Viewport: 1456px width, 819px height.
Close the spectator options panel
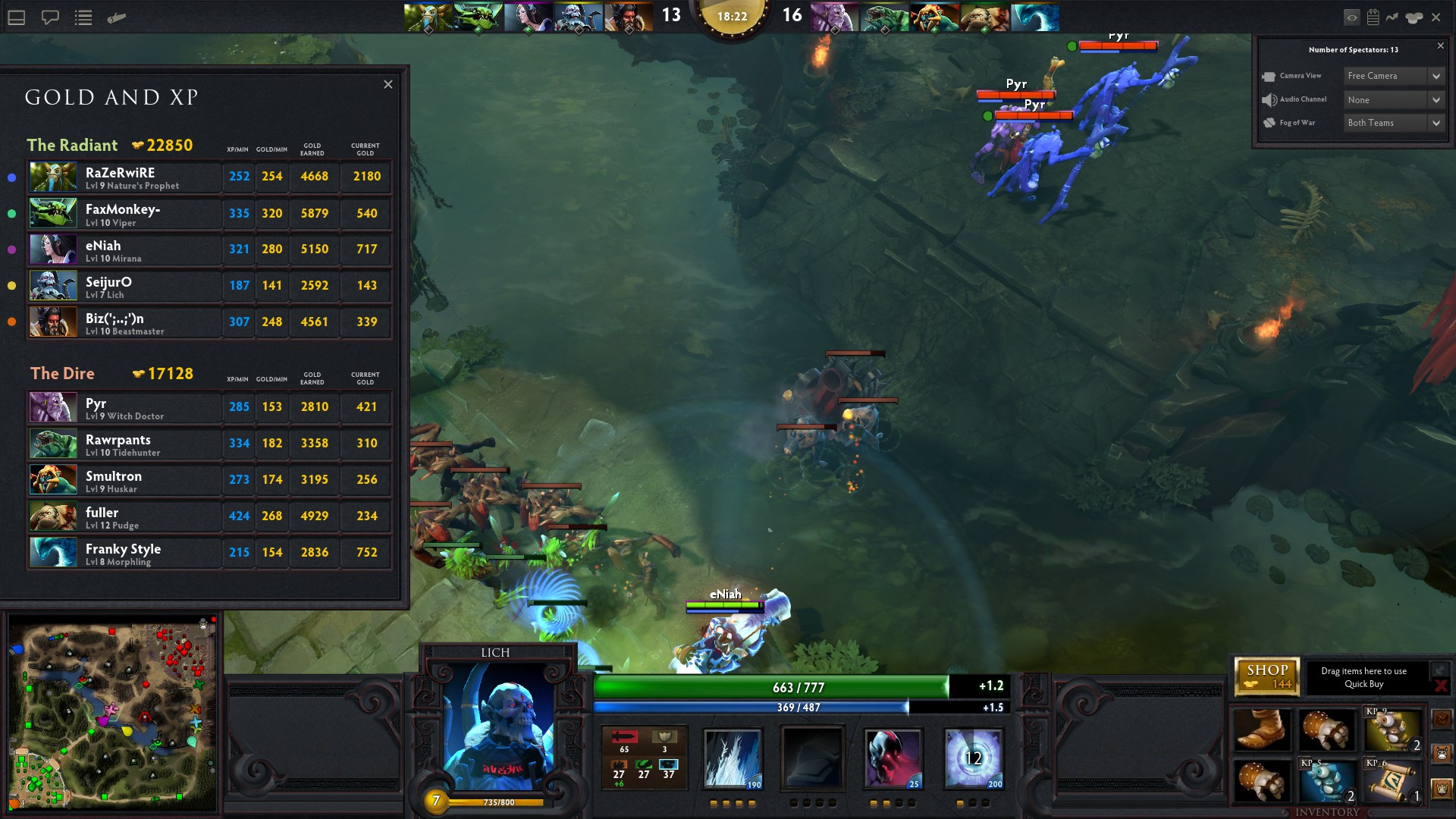pos(1441,46)
